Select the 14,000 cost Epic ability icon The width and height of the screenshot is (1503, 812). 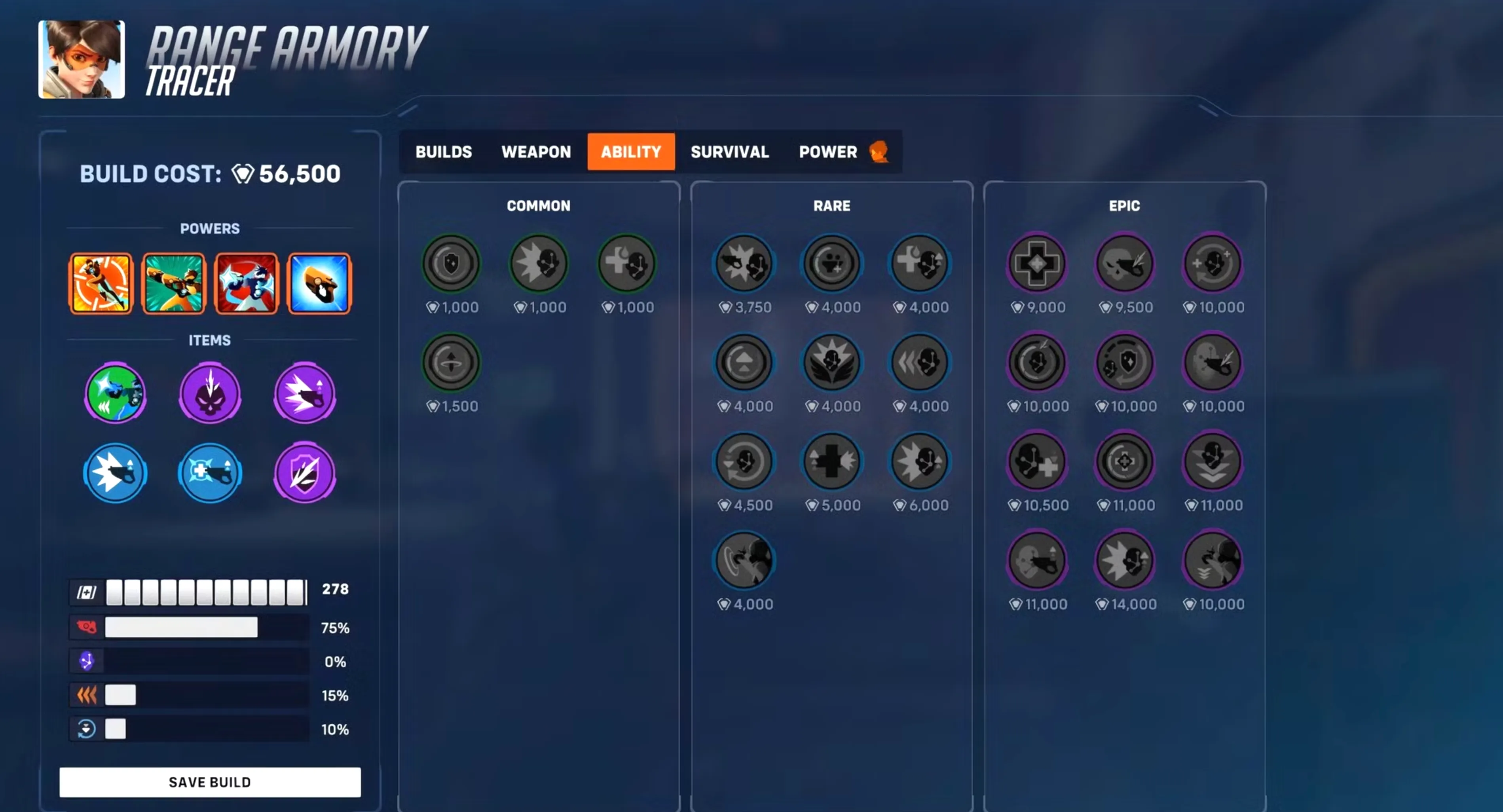1125,560
